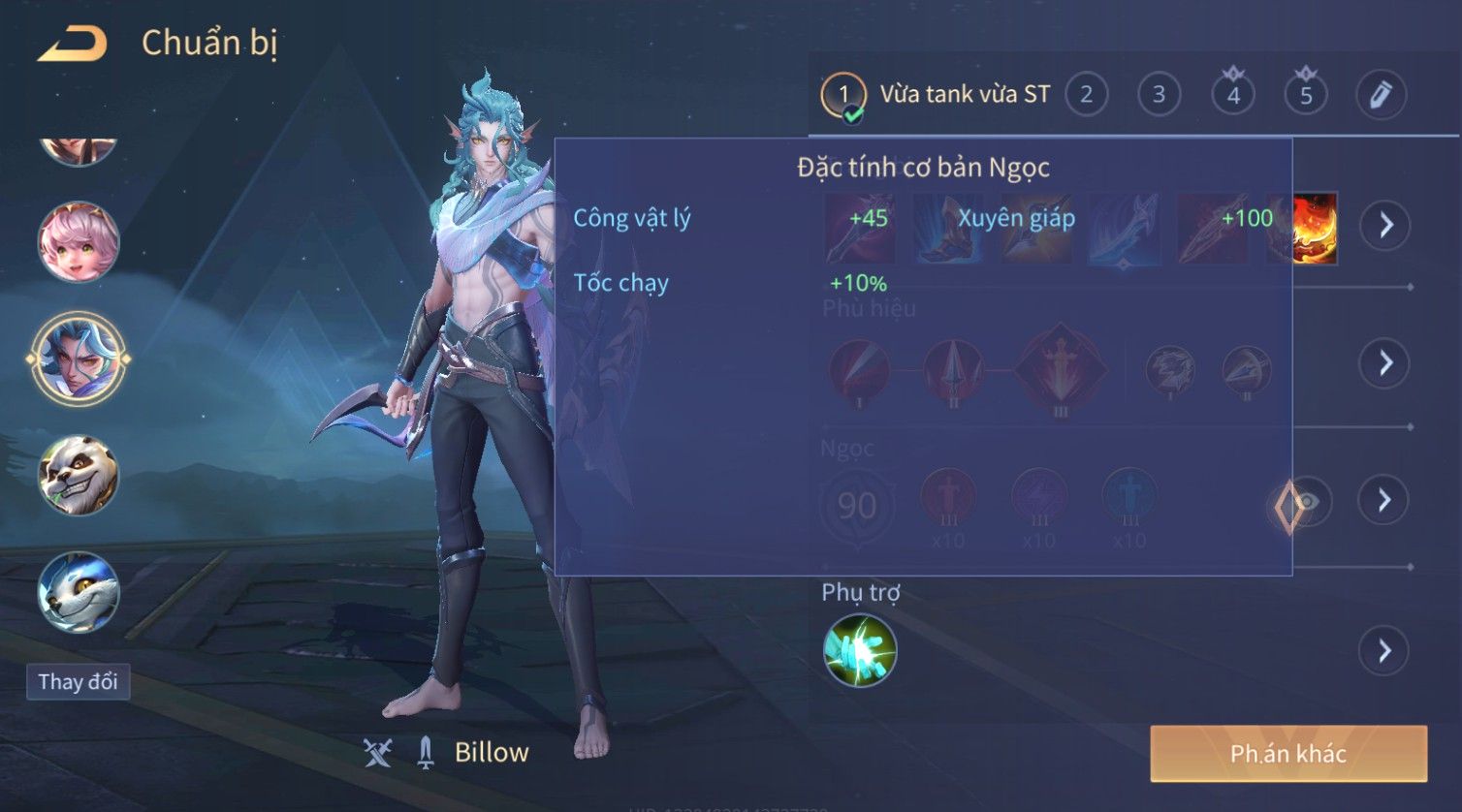The width and height of the screenshot is (1462, 812).
Task: Select the highlighted blue-haired hero portrait
Action: [x=79, y=359]
